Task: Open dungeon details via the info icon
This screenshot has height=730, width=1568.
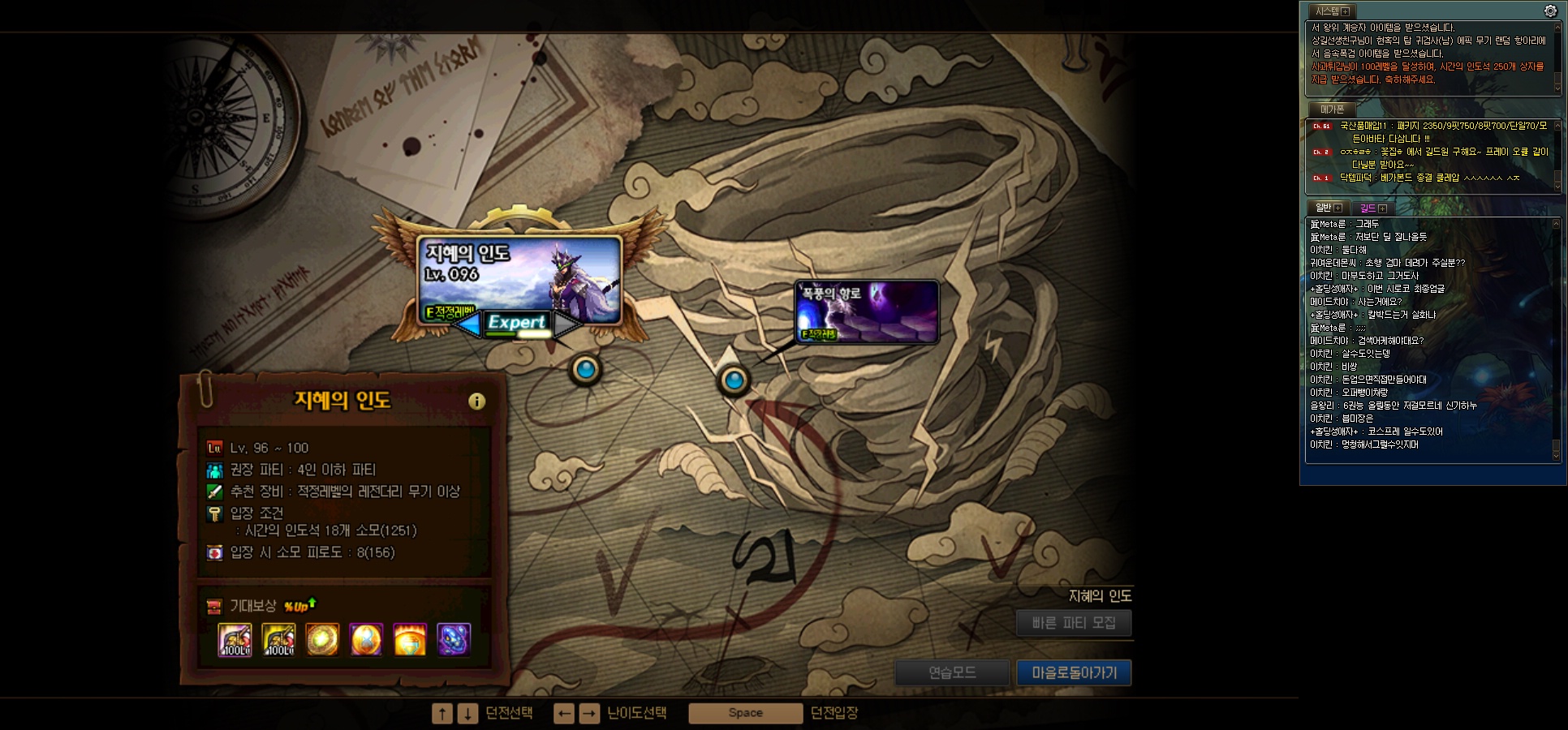Action: [x=476, y=401]
